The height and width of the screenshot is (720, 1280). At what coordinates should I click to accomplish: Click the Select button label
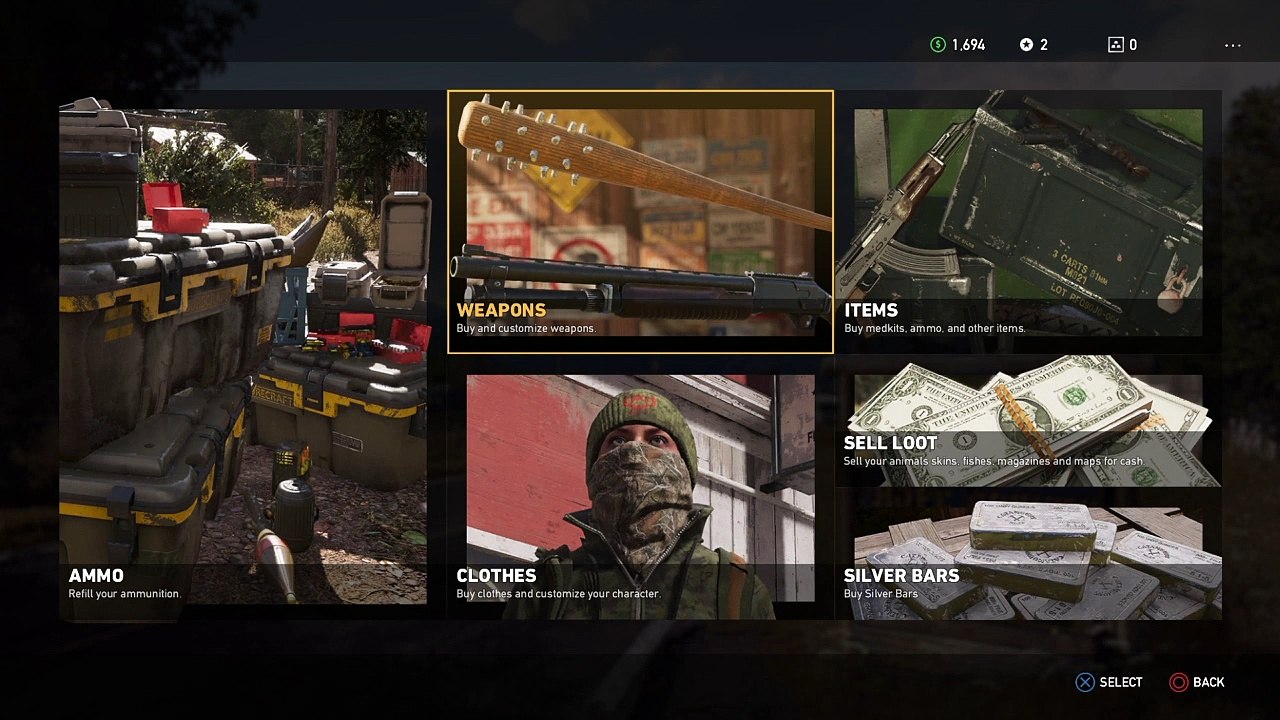(x=1120, y=682)
